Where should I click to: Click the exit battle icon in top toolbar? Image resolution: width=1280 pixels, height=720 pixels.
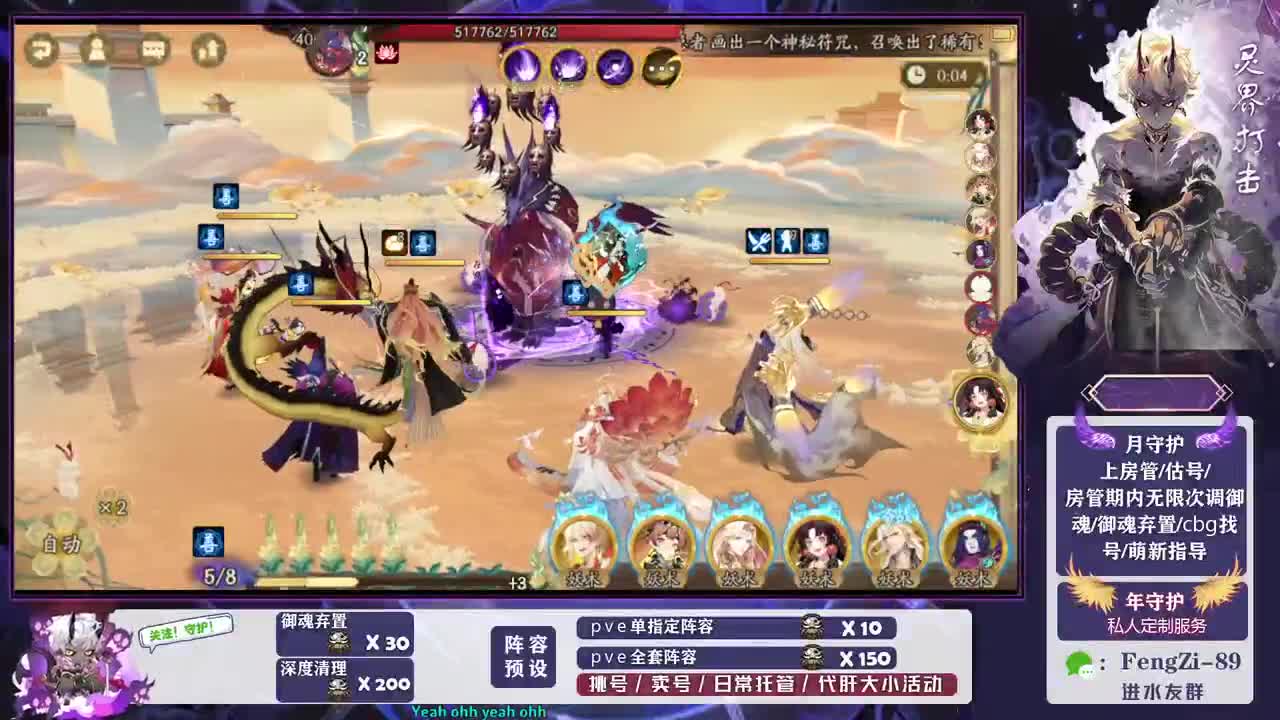pos(208,50)
